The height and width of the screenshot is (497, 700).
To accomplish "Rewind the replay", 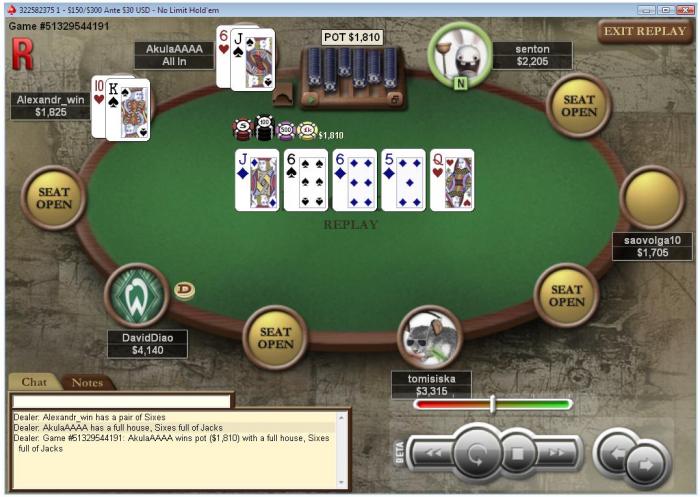I will [431, 454].
